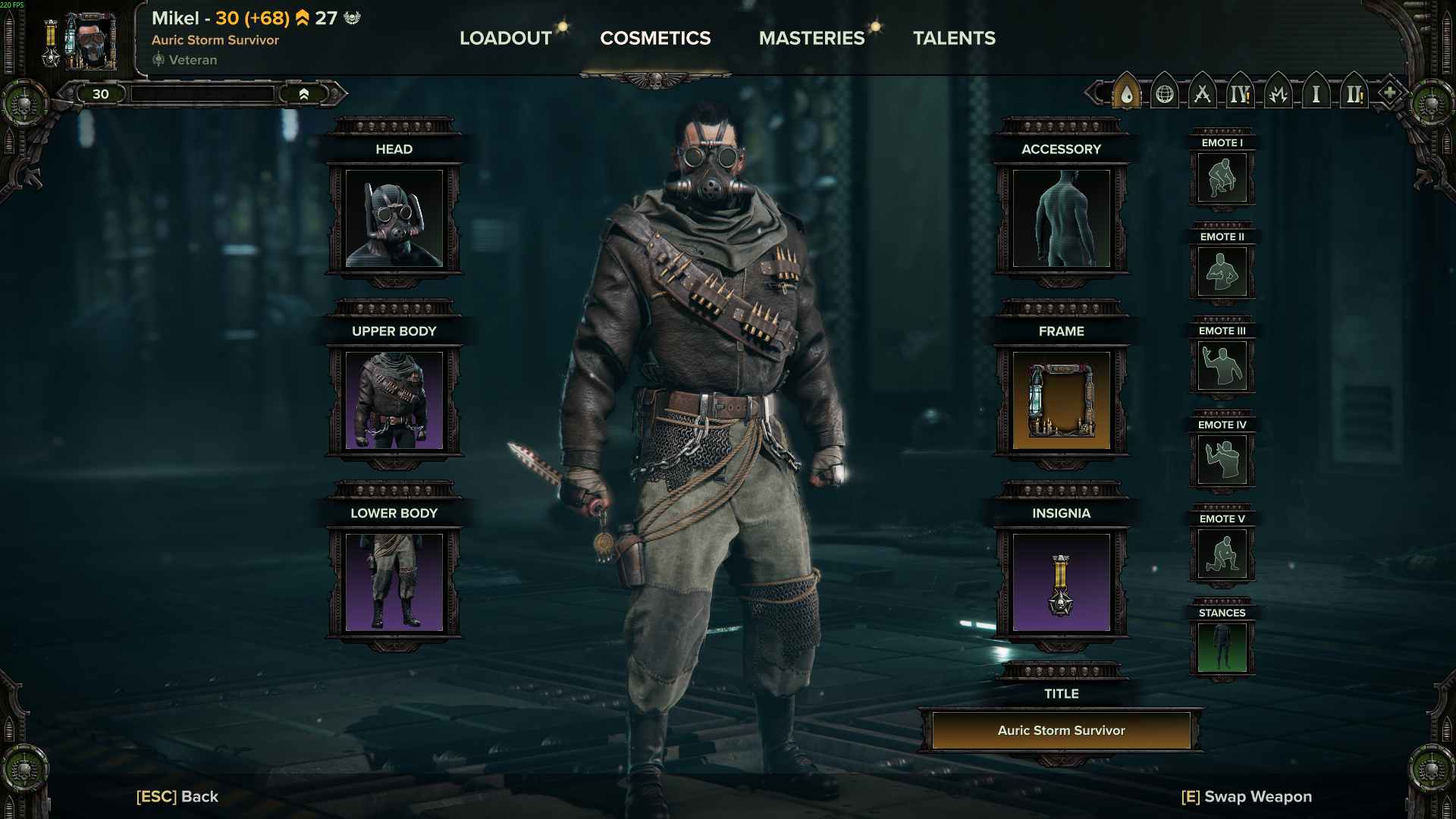
Task: Add a new preset with plus icon
Action: pyautogui.click(x=1389, y=93)
